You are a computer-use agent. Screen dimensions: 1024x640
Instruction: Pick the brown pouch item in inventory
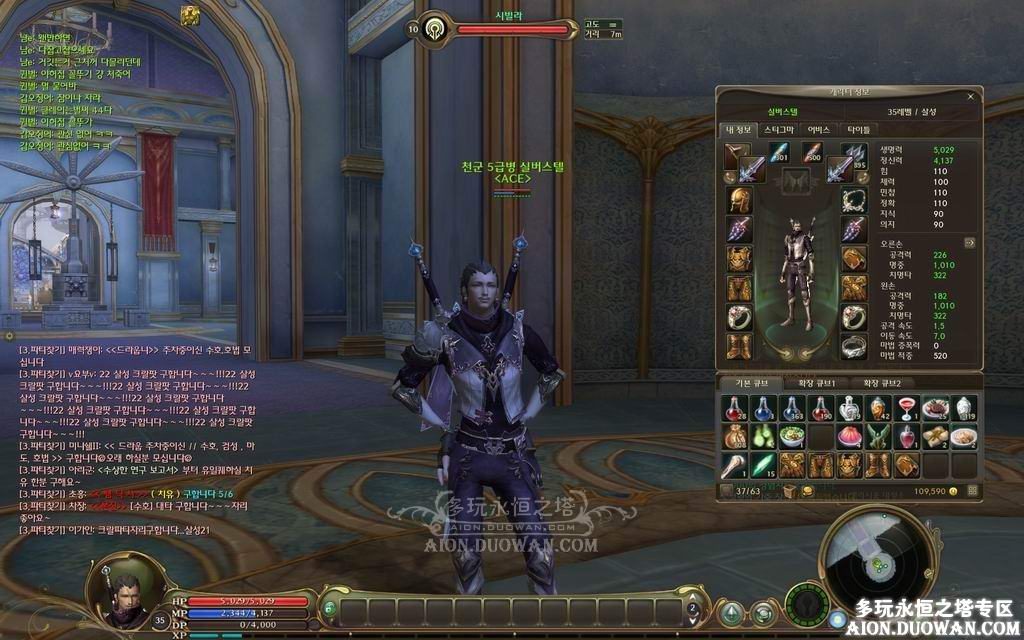click(x=733, y=437)
